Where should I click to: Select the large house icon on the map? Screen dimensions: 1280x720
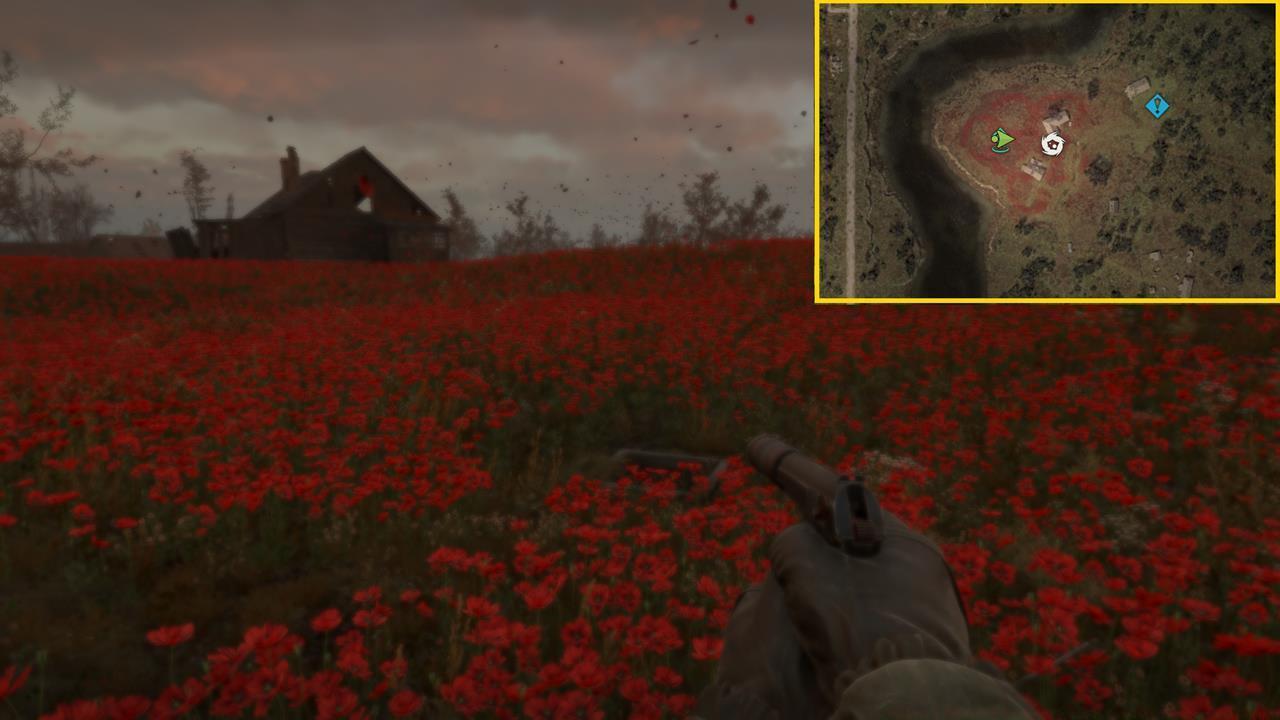click(x=1056, y=119)
